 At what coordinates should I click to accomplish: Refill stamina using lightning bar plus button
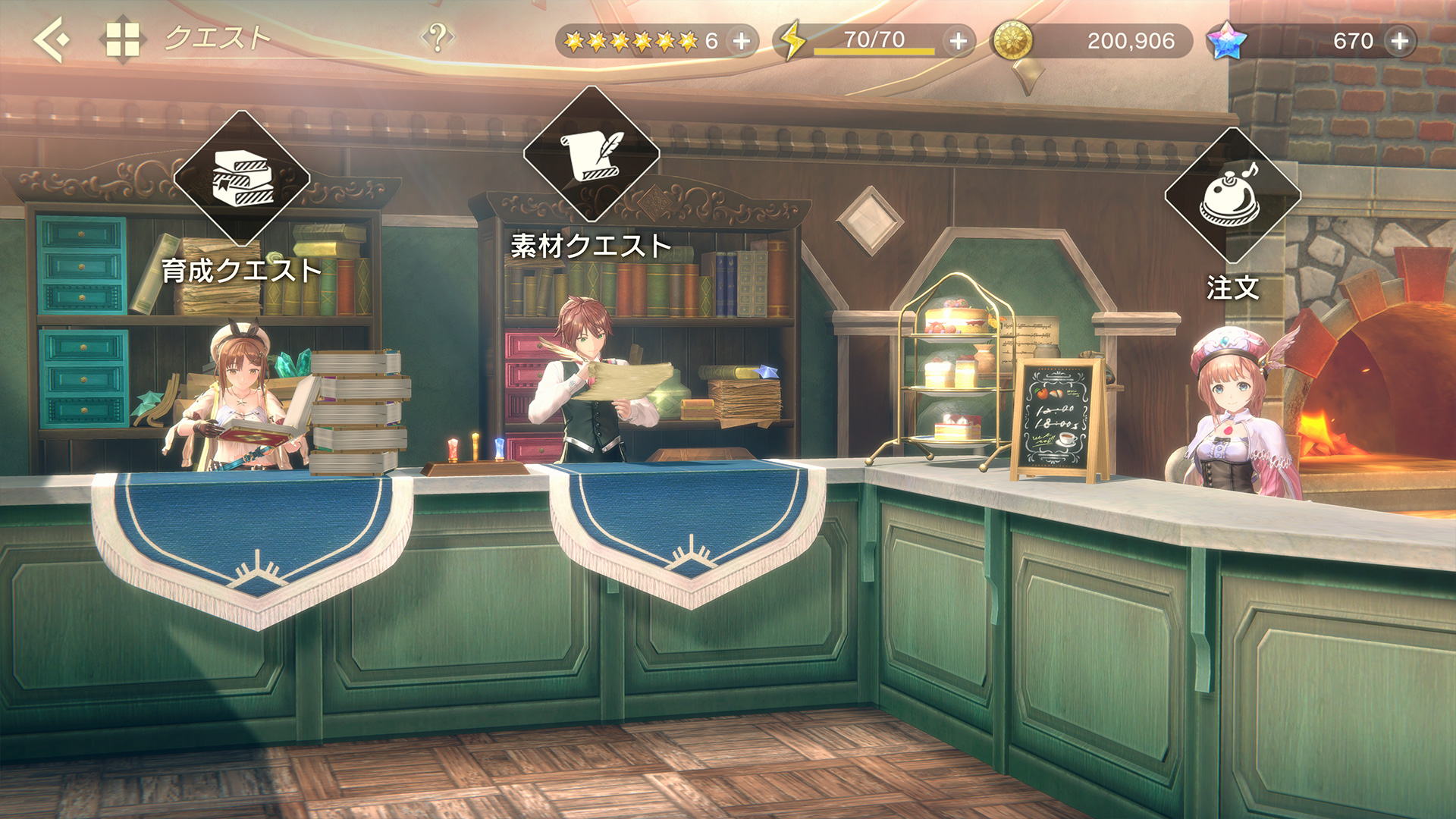pos(959,41)
